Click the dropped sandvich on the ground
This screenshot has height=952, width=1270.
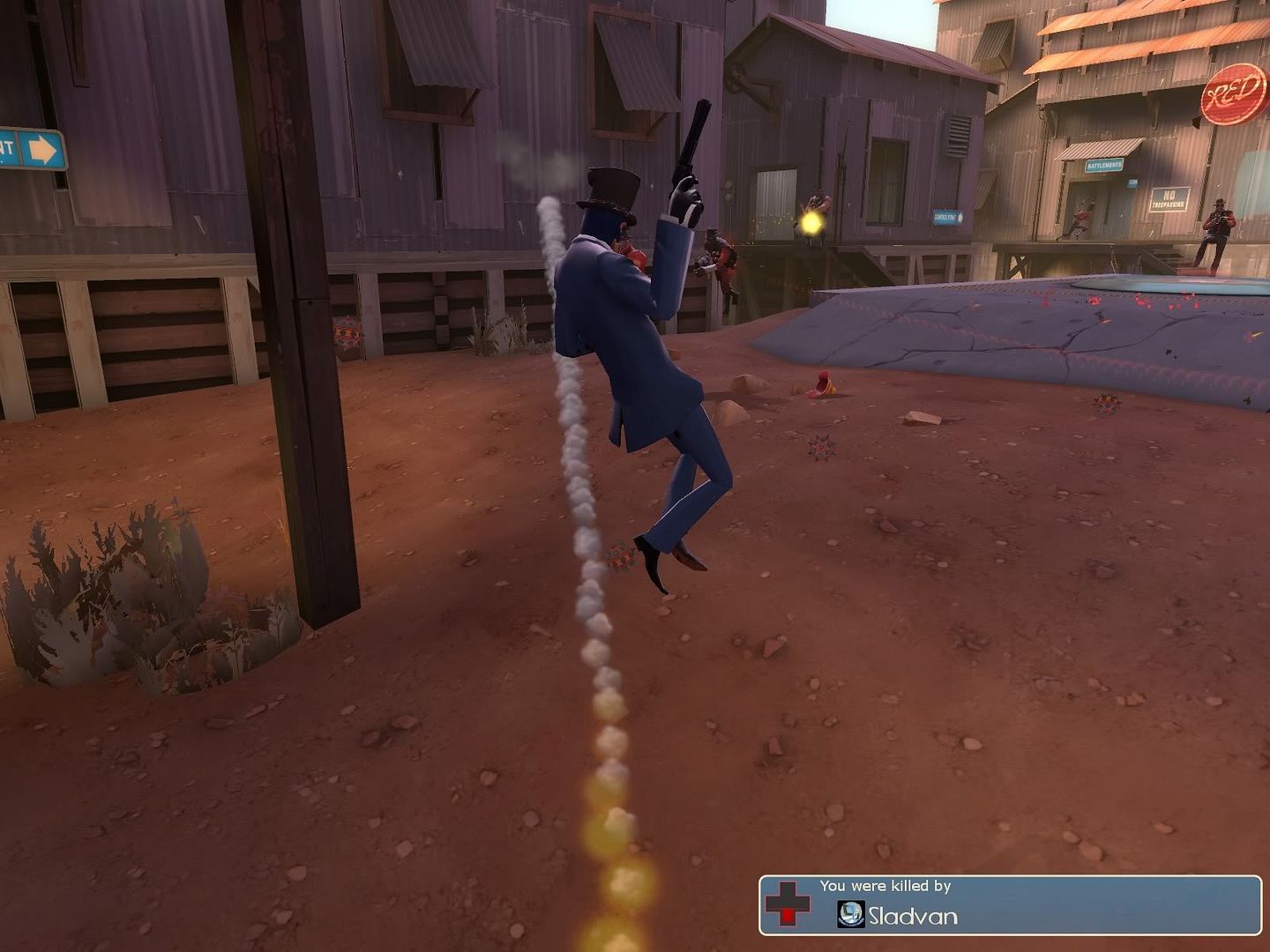[x=823, y=383]
